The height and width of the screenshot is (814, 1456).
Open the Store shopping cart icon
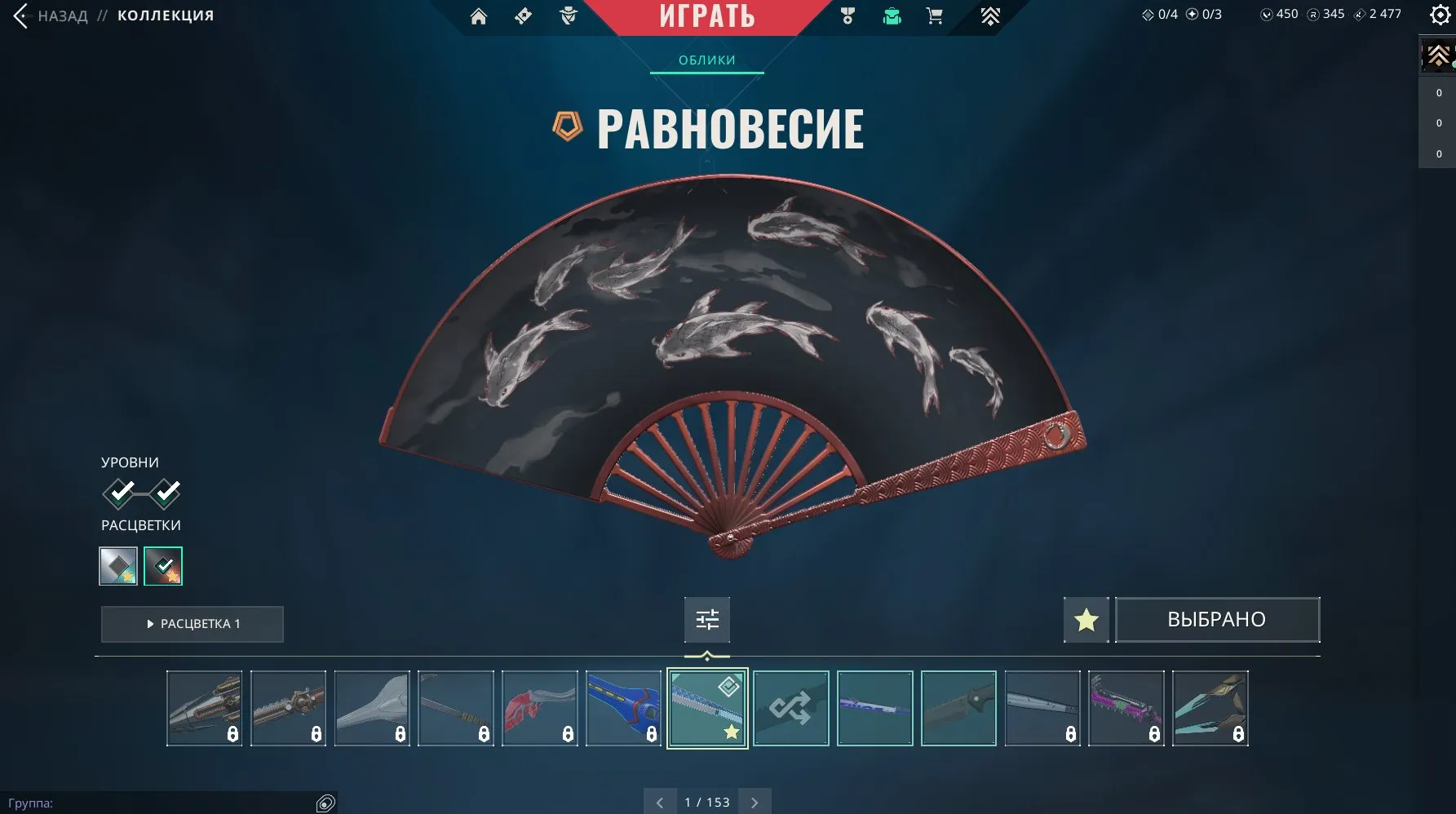click(935, 15)
